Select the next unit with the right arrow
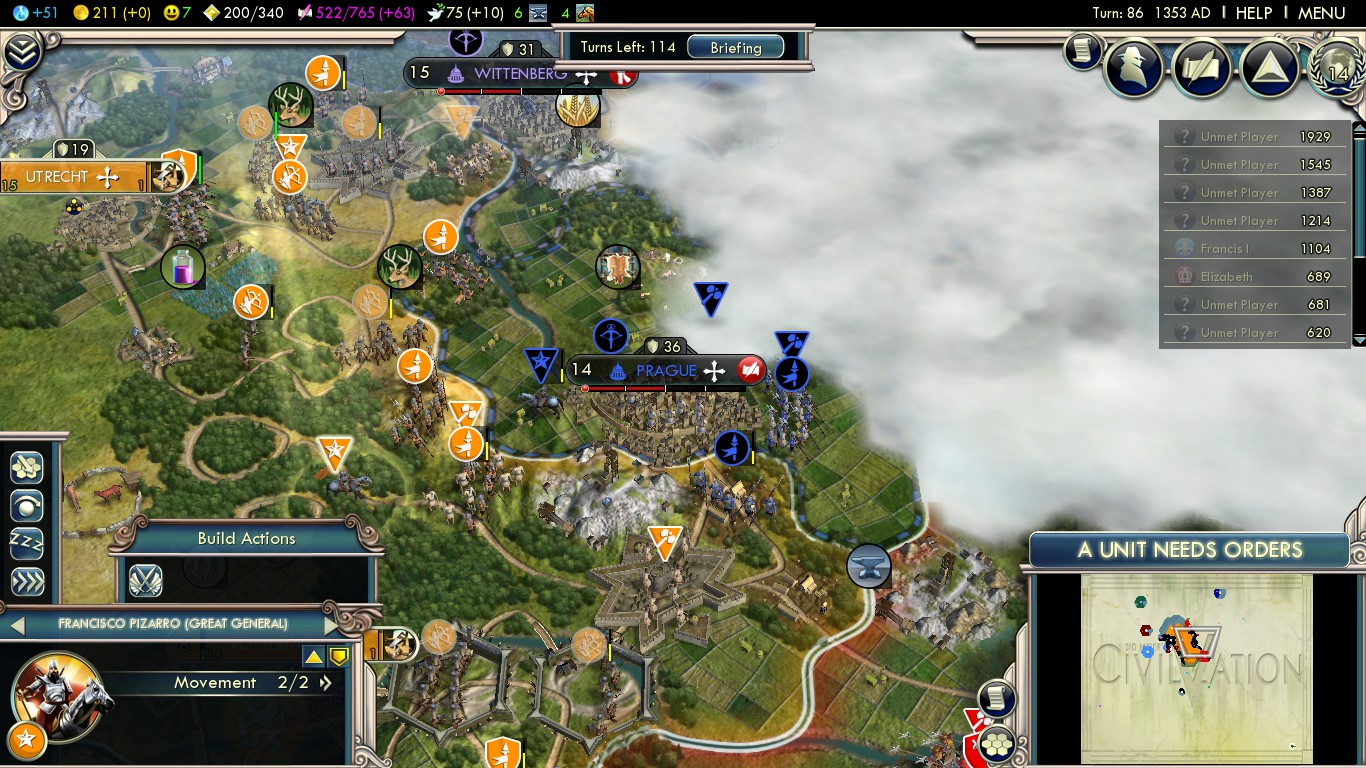 332,625
